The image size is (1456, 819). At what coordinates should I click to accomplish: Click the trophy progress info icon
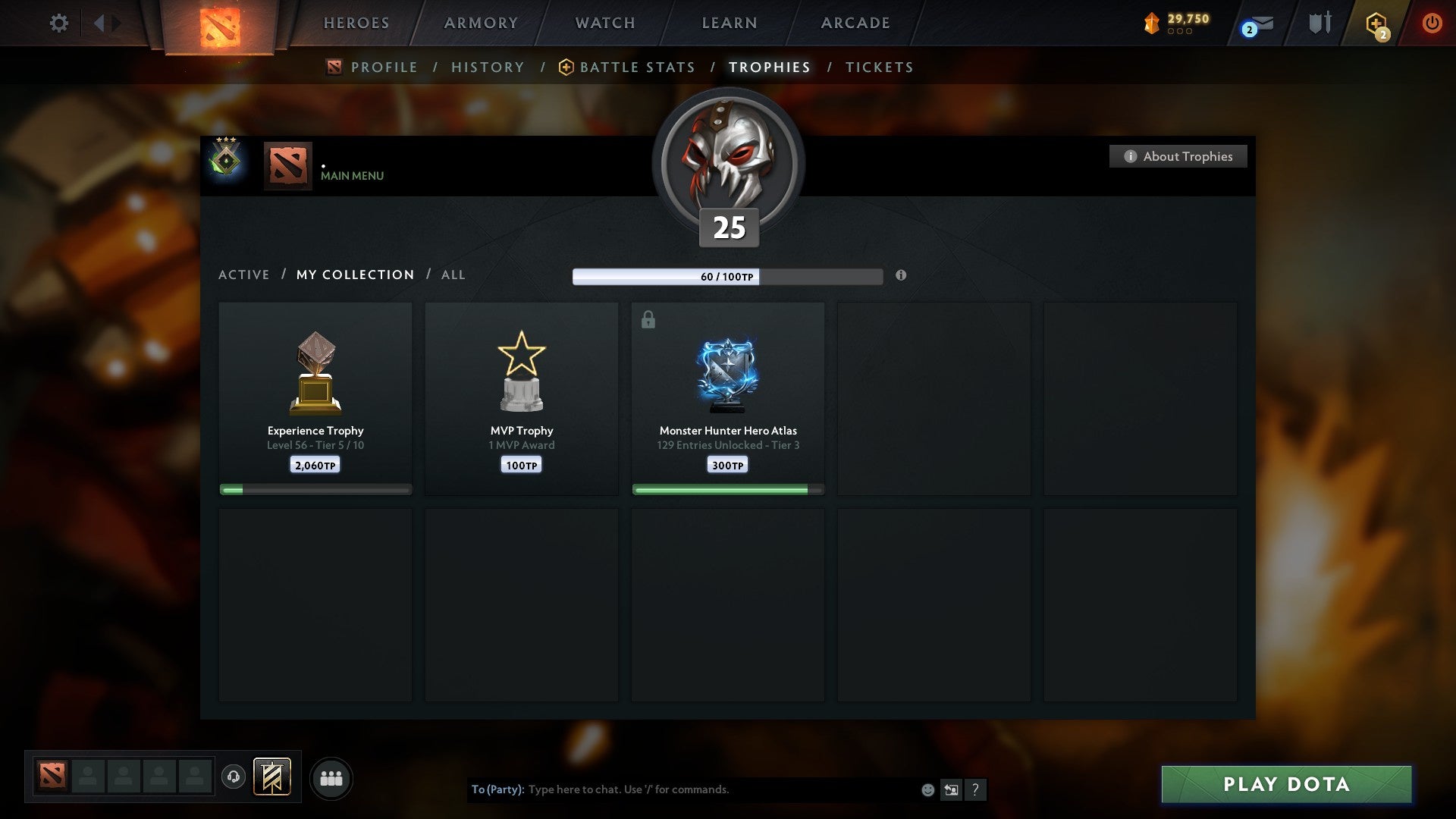point(901,277)
